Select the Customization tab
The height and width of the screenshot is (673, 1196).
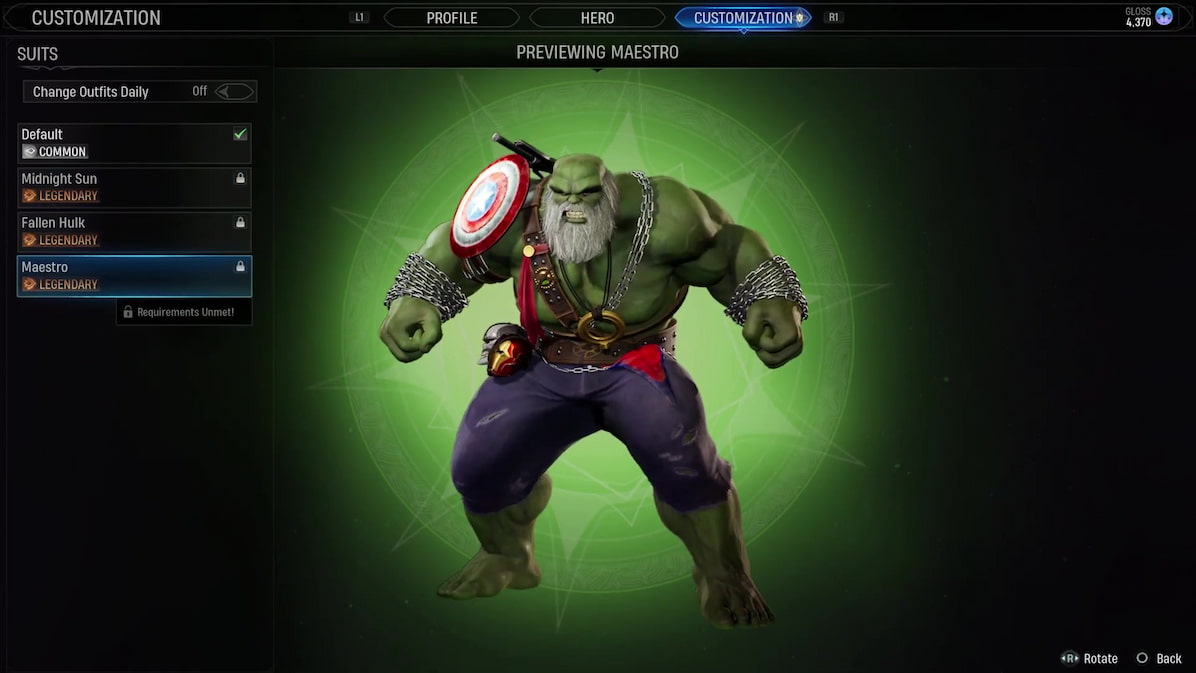click(742, 18)
